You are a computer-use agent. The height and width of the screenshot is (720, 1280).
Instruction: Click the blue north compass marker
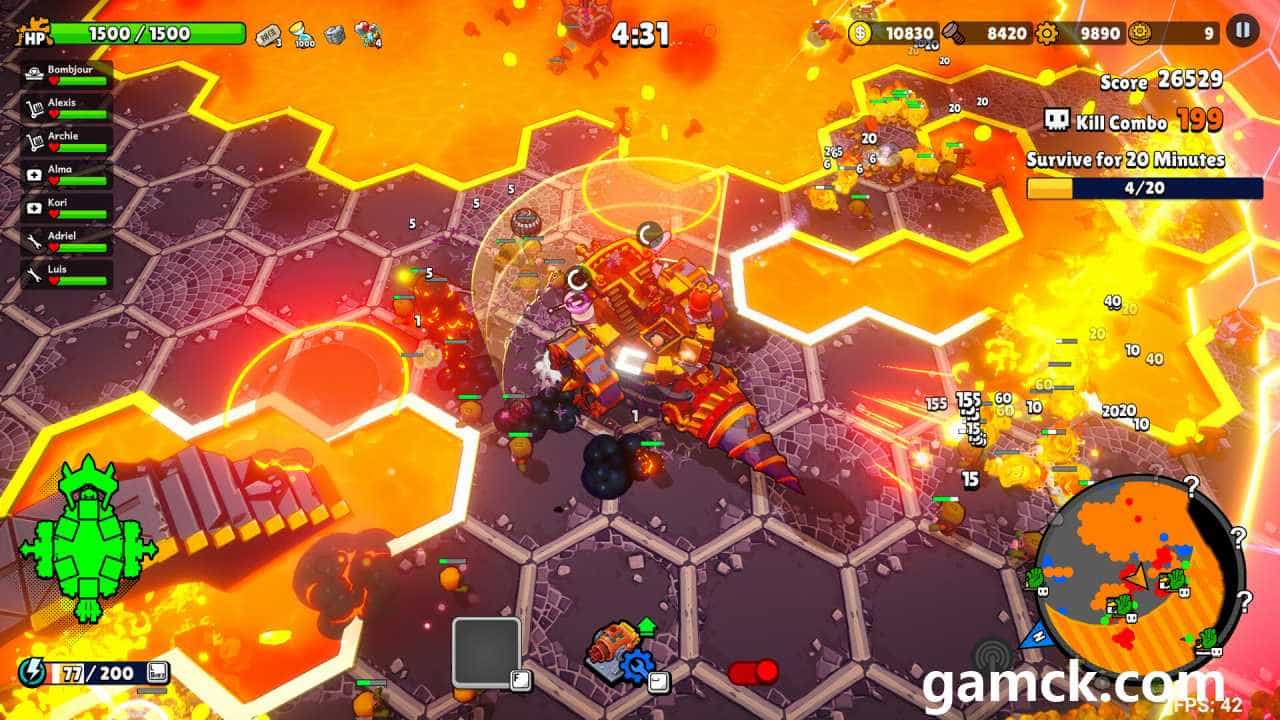coord(1036,633)
